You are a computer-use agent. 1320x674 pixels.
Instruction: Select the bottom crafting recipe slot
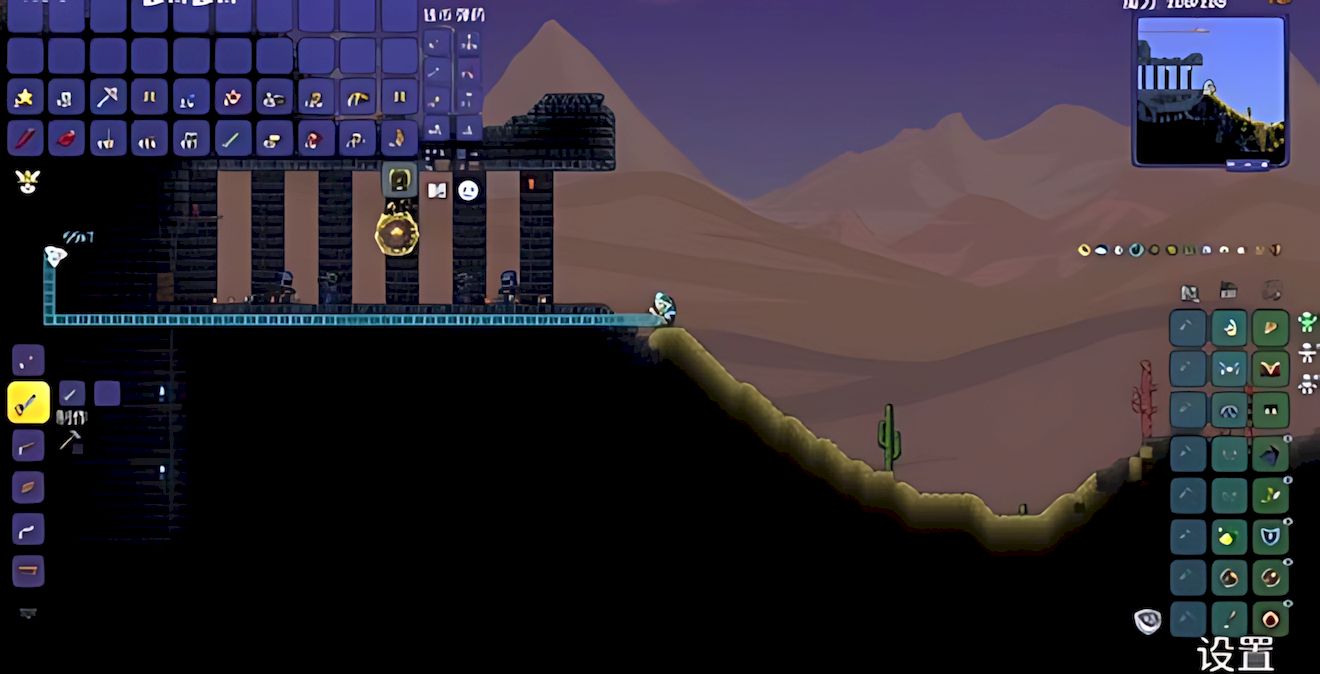[x=28, y=571]
